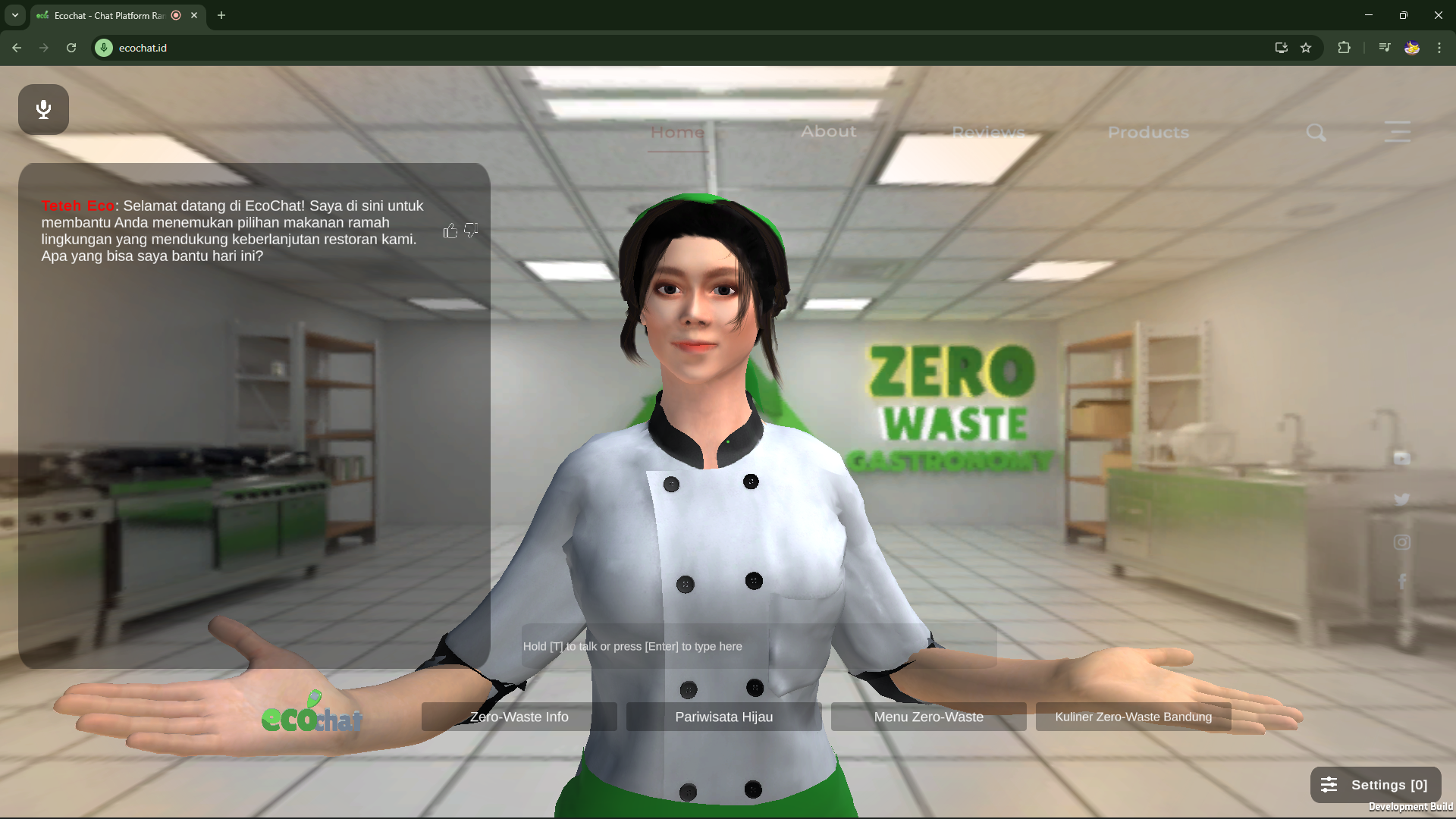1456x819 pixels.
Task: Thumbs down the welcome message
Action: point(470,231)
